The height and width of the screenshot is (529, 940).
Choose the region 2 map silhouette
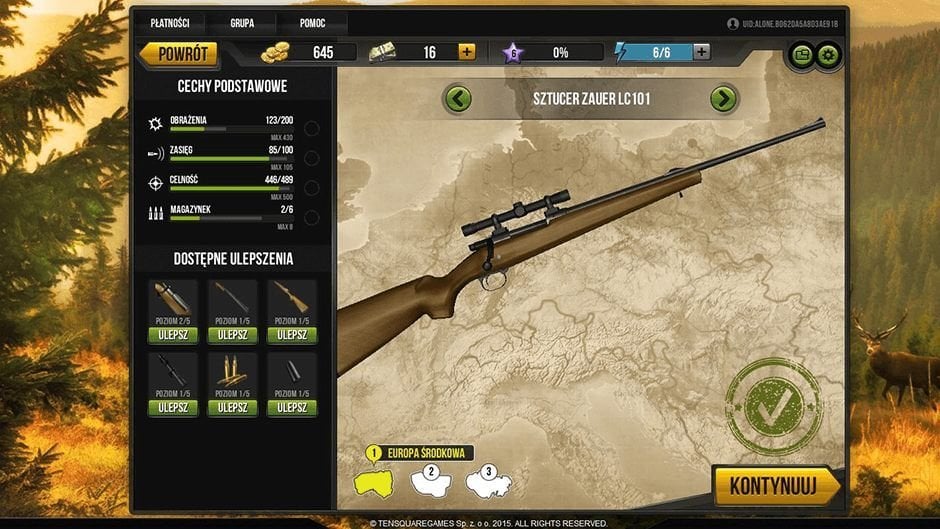[x=432, y=480]
